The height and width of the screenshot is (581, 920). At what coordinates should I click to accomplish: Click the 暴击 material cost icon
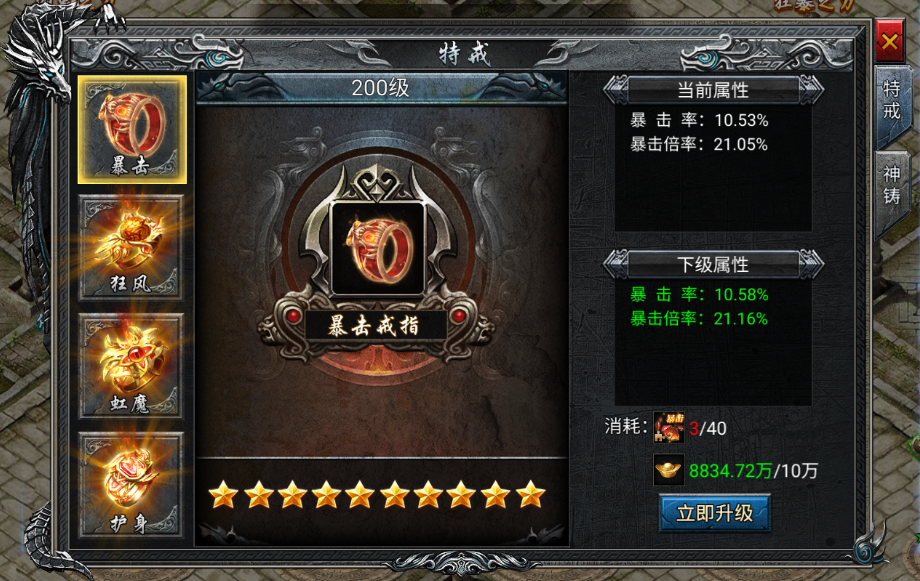pyautogui.click(x=668, y=428)
